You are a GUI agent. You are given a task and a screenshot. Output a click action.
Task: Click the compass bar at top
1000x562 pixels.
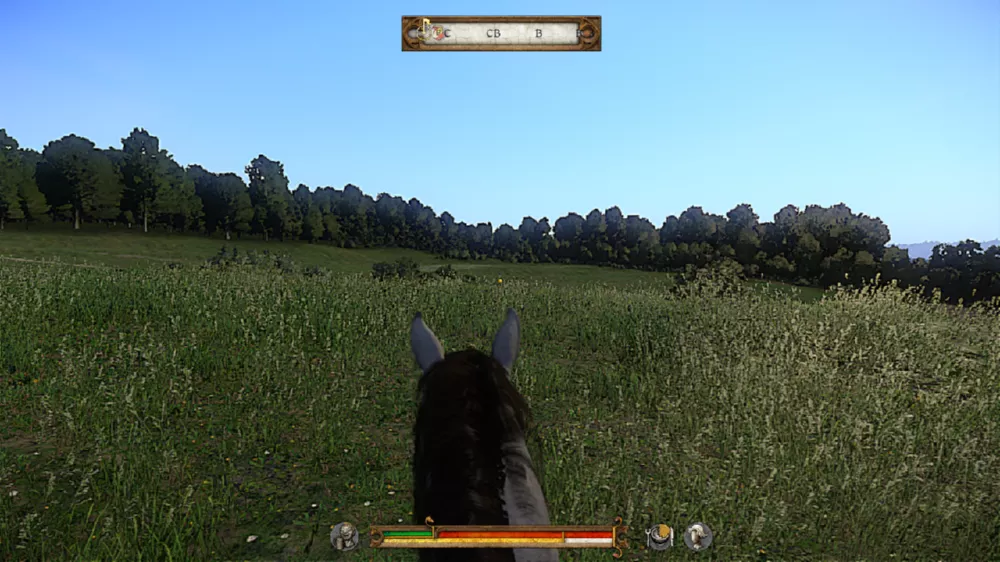click(501, 33)
